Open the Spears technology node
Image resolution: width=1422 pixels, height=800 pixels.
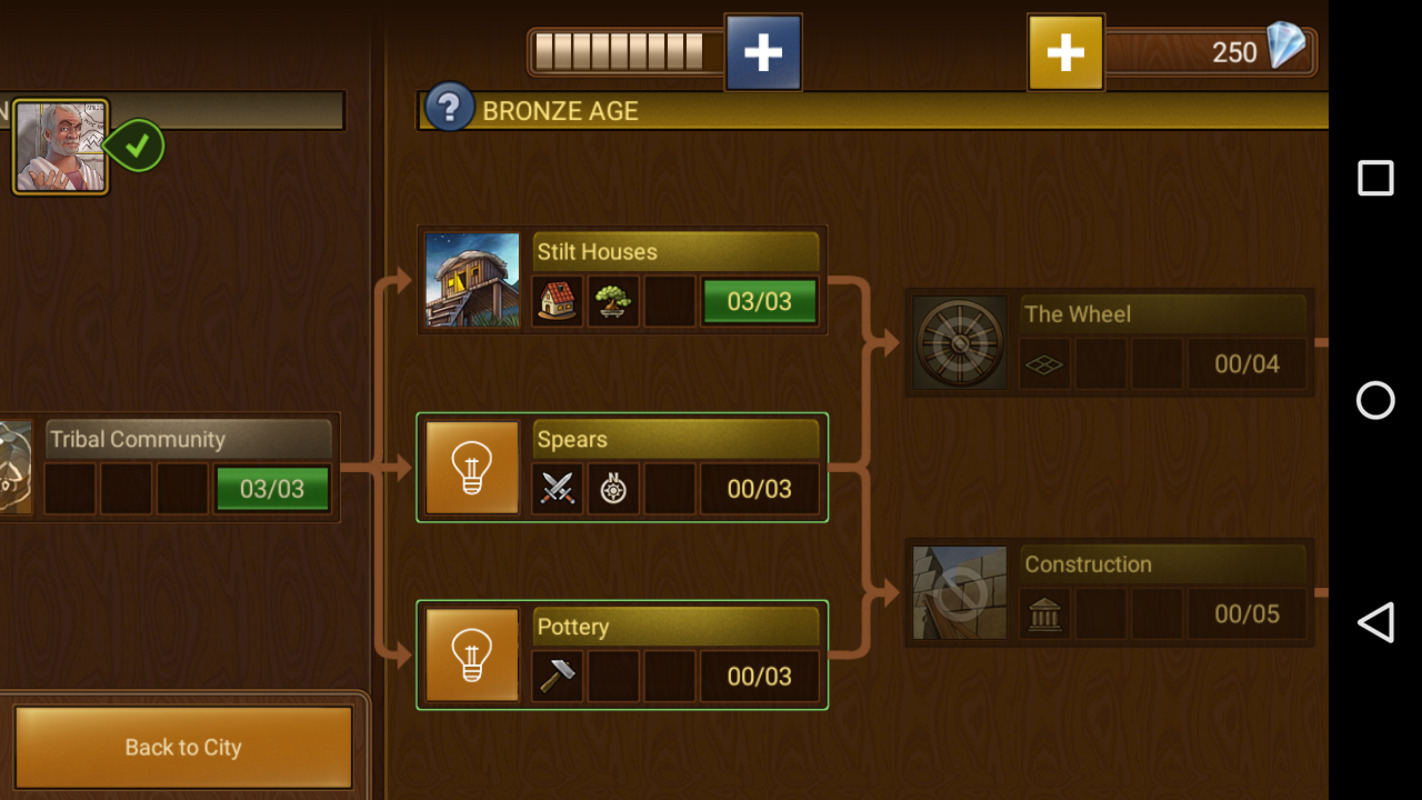point(622,467)
